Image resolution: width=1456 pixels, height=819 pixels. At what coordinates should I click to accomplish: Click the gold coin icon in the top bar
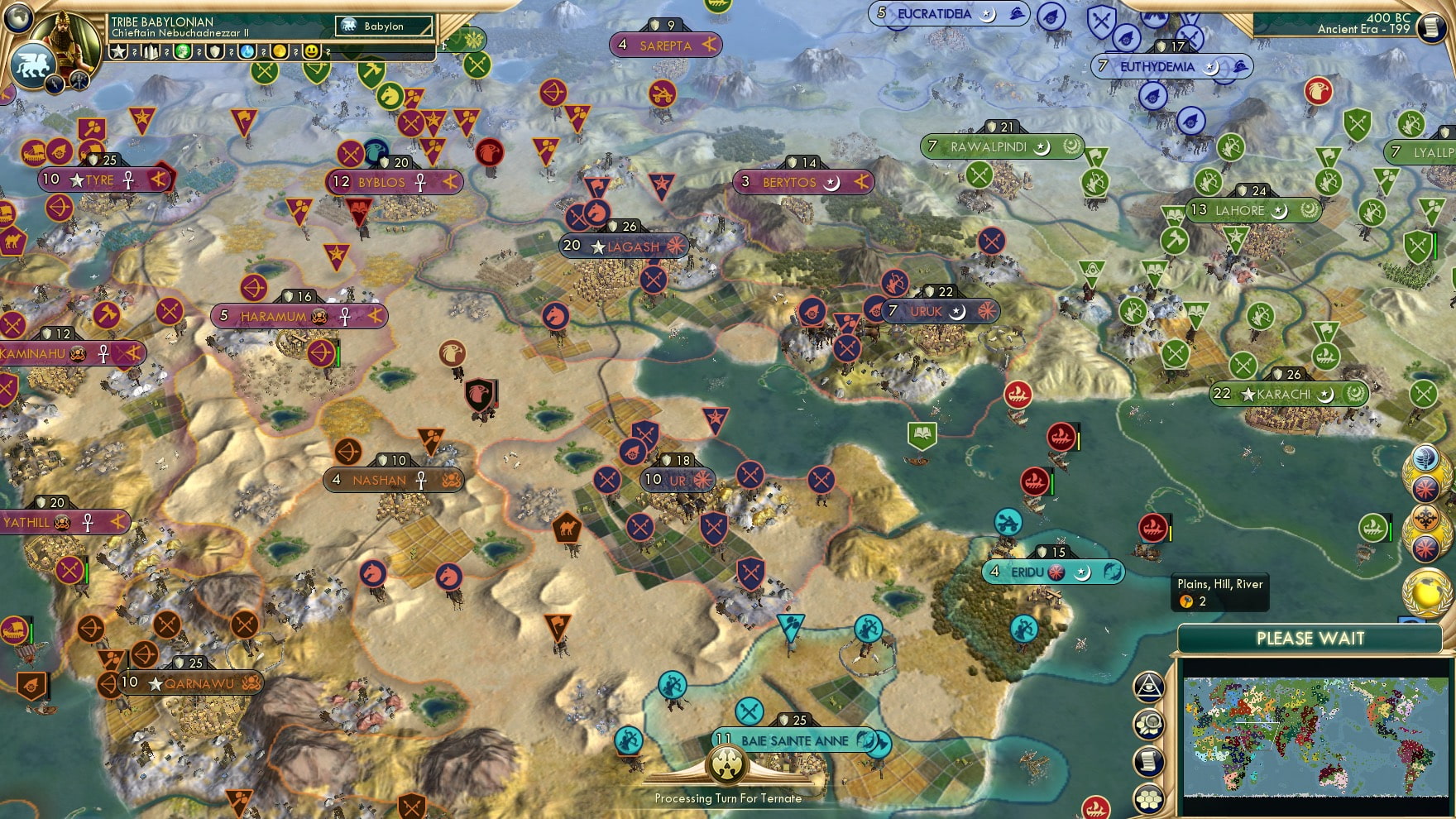tap(278, 51)
